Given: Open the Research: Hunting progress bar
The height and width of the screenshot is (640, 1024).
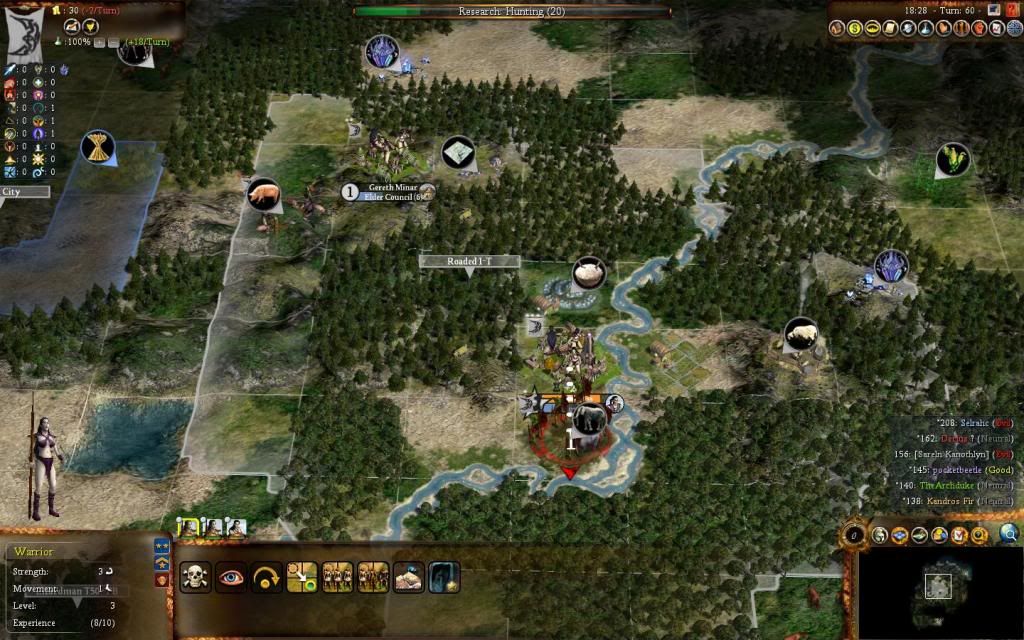Looking at the screenshot, I should click(x=512, y=12).
